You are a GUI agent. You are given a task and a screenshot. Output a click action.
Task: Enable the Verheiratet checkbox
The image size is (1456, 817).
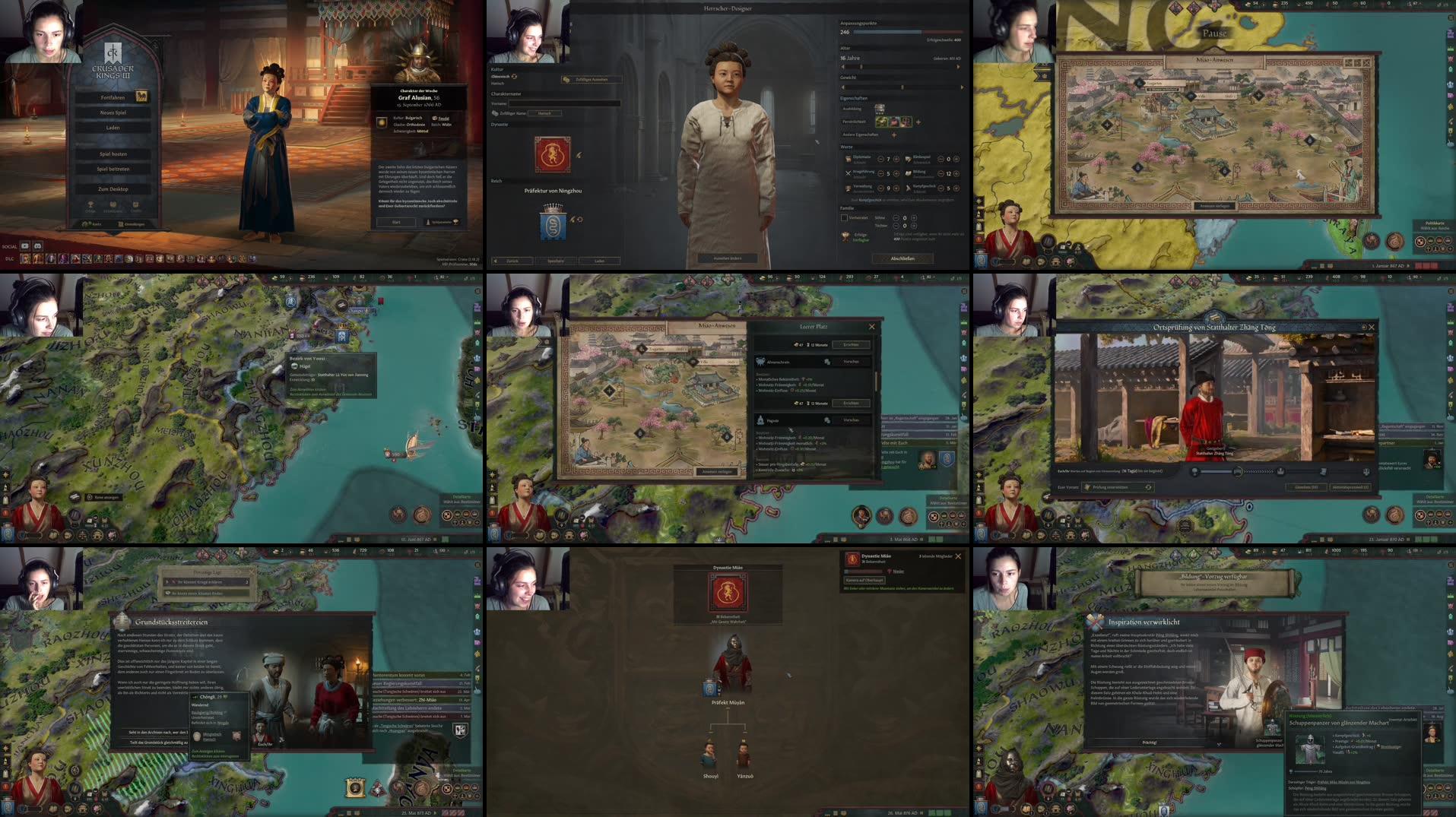click(x=844, y=217)
